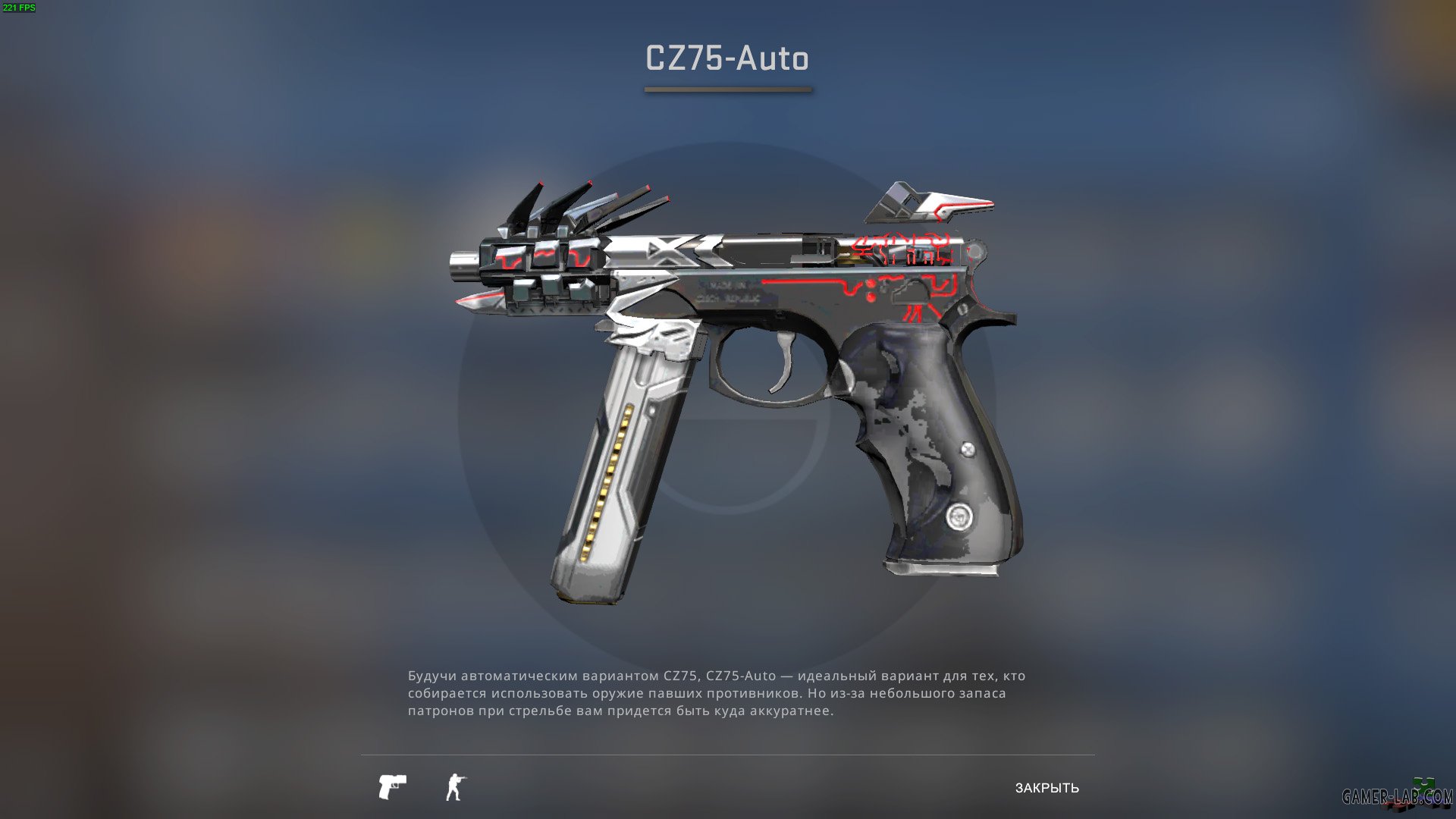This screenshot has width=1456, height=819.
Task: Click the pistol silhouette at bottom left
Action: pos(391,788)
